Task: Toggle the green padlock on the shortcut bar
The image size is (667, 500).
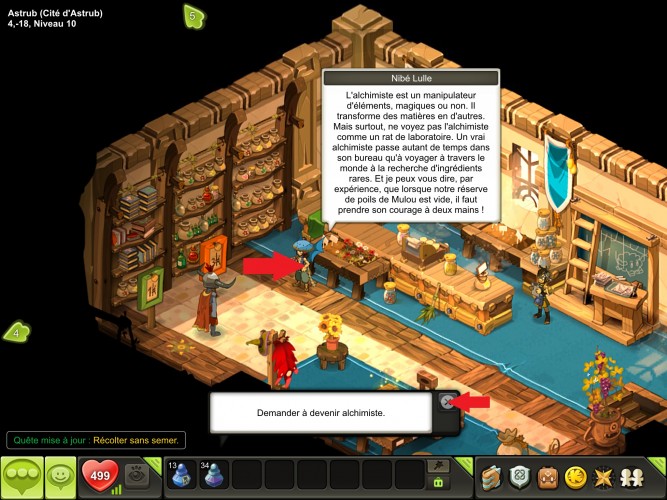Action: click(x=437, y=483)
